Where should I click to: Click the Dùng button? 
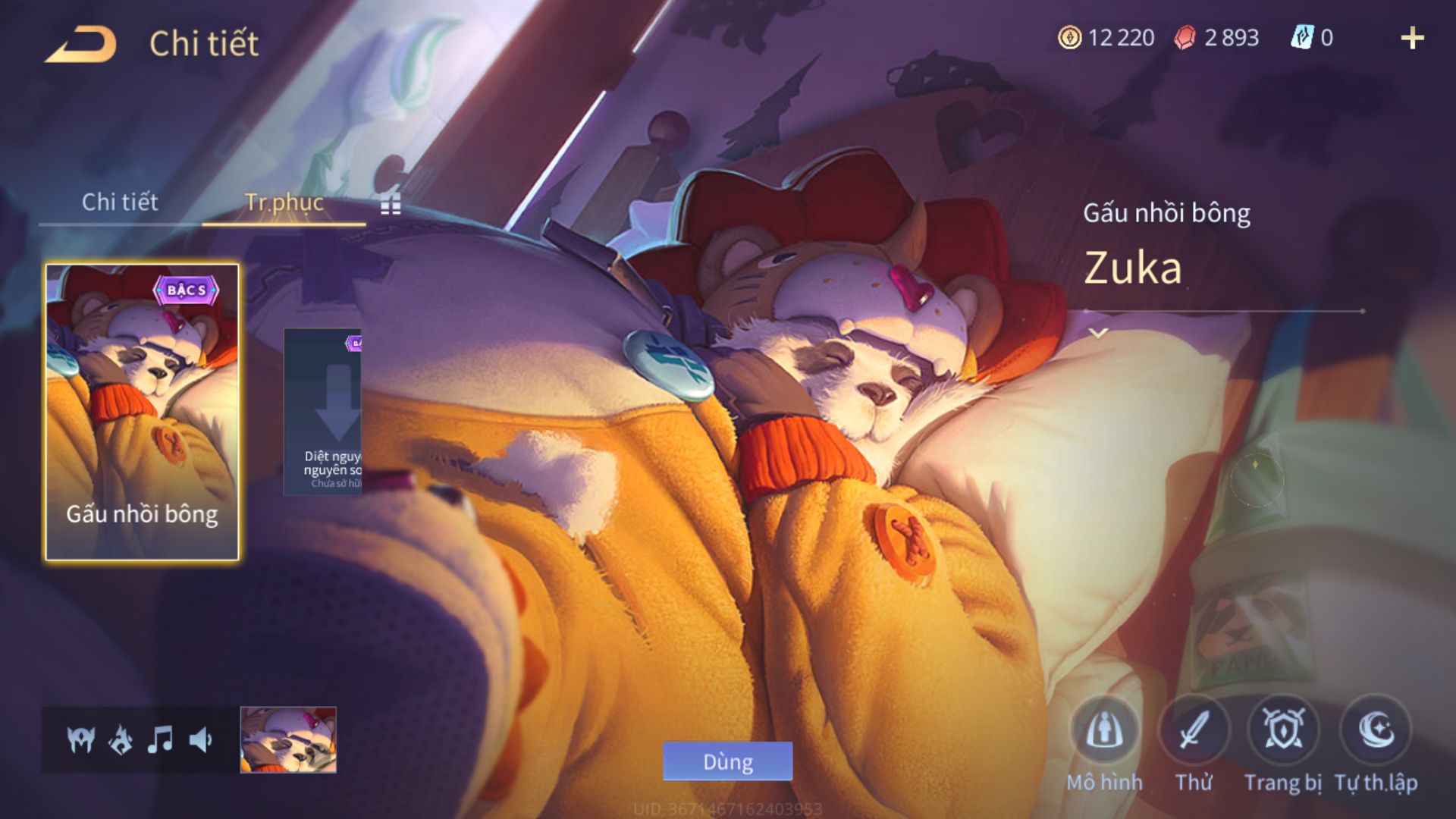pyautogui.click(x=727, y=761)
